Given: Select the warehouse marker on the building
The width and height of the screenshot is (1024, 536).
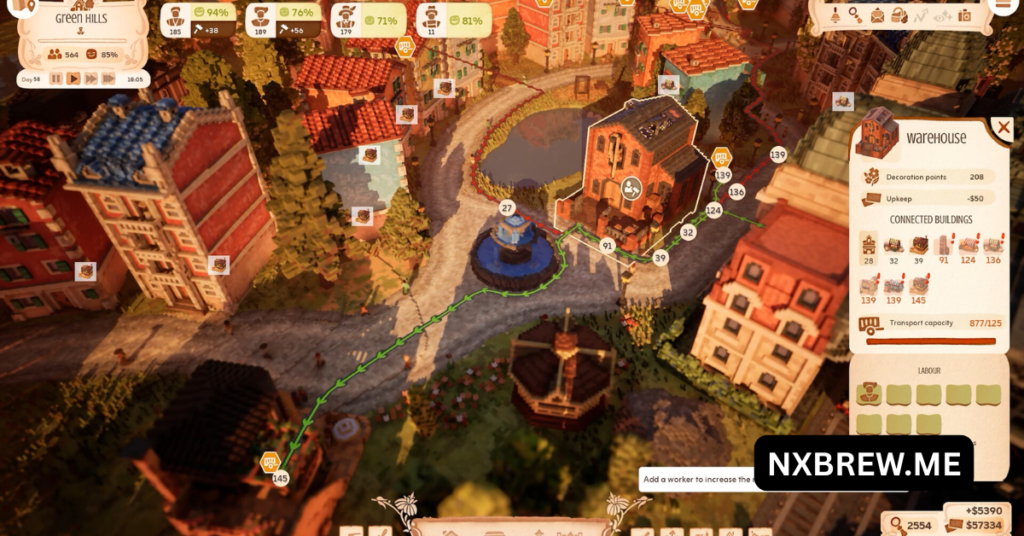Looking at the screenshot, I should point(631,186).
